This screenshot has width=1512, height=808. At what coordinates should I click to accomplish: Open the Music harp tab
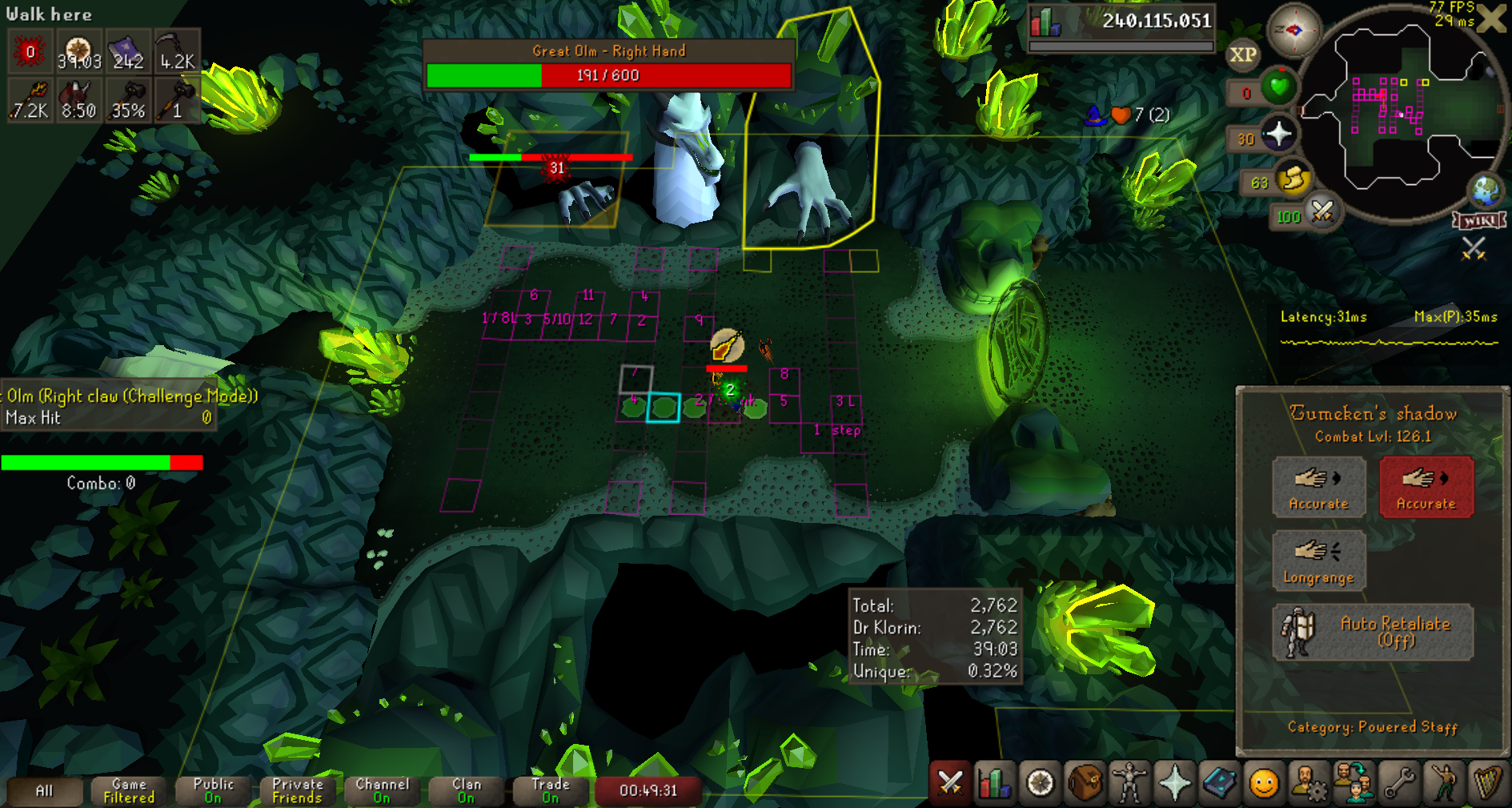(1488, 783)
